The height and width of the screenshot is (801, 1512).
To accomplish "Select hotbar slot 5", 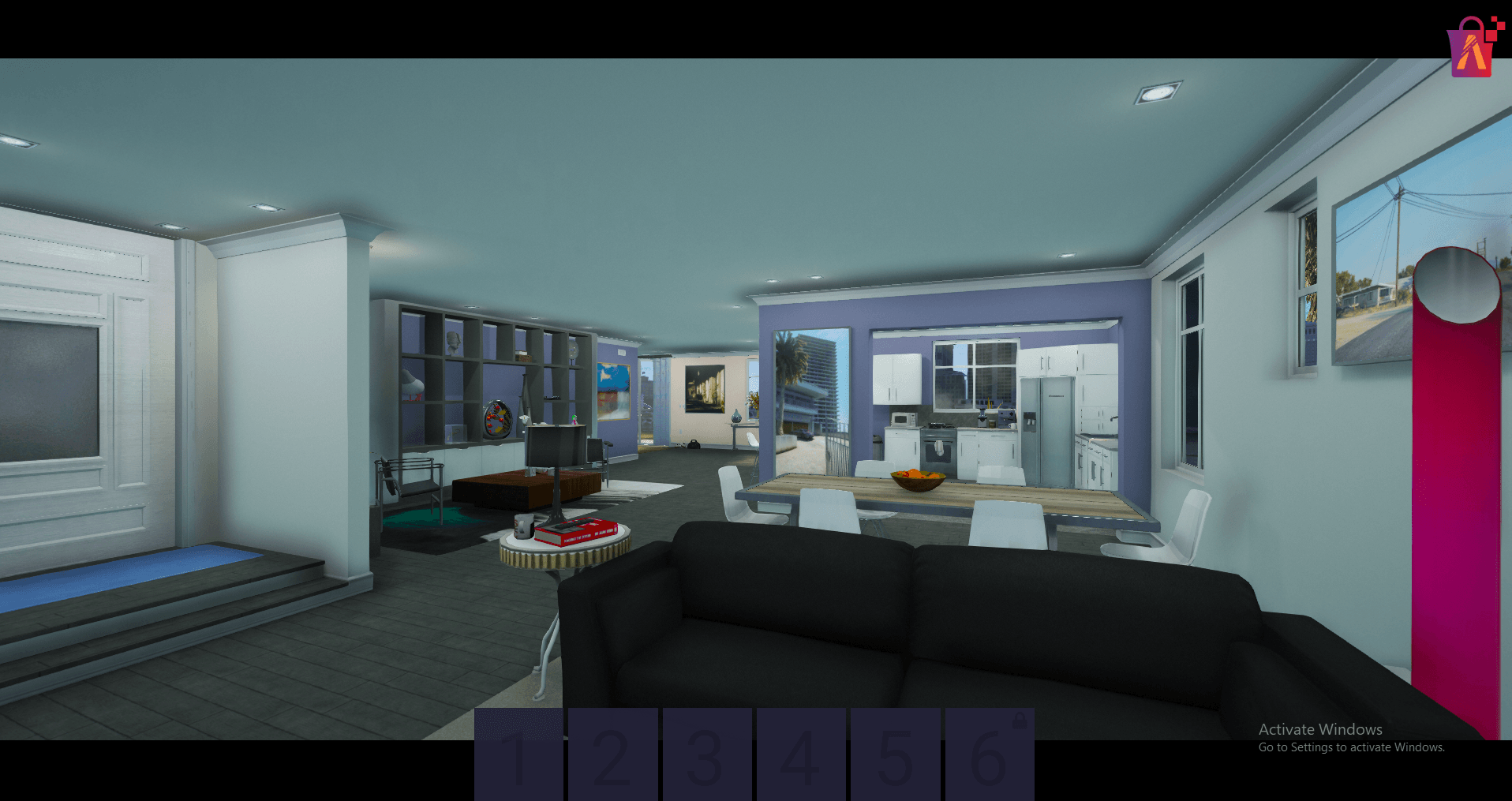I will pyautogui.click(x=896, y=754).
